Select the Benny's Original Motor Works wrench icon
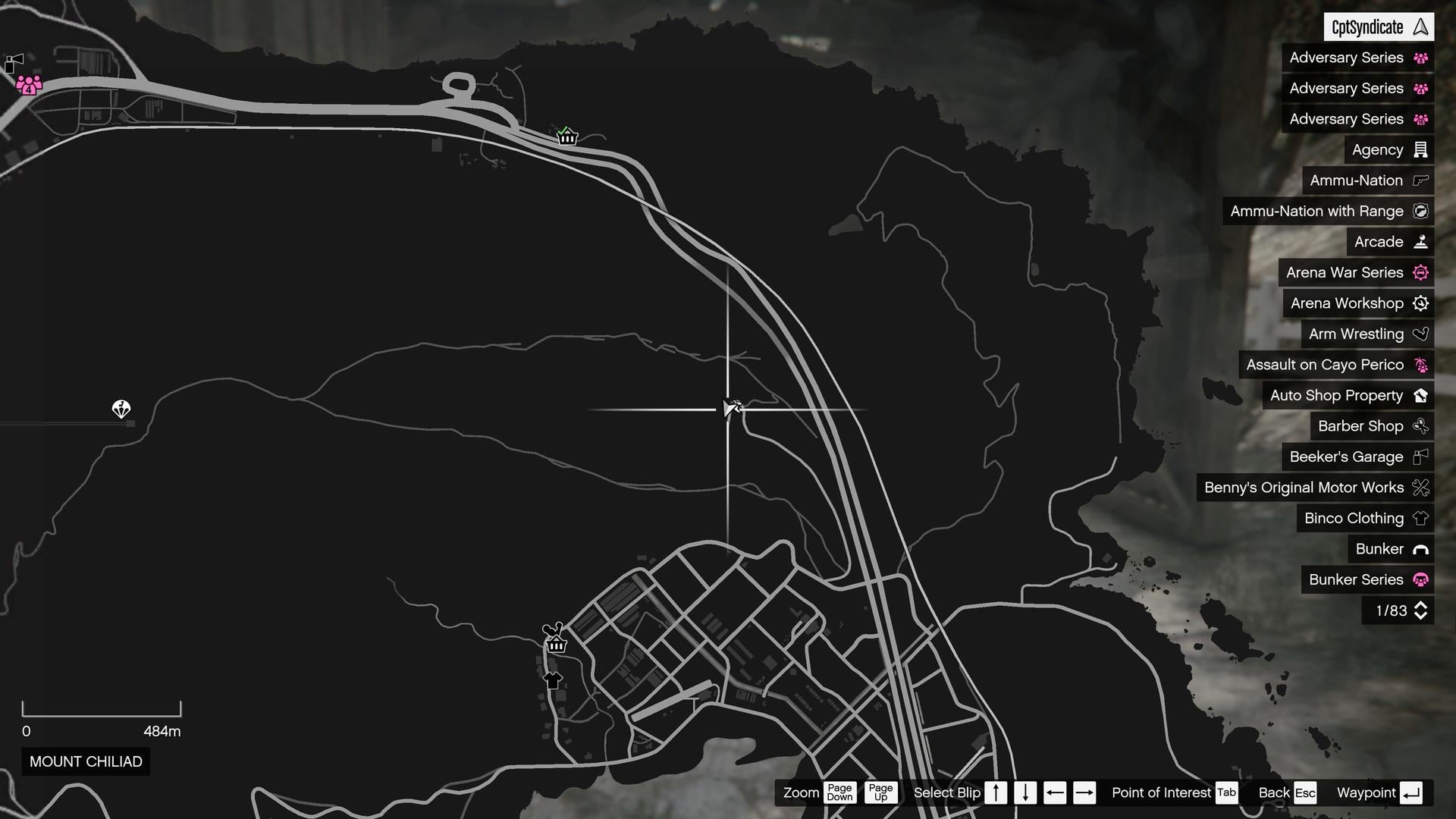 (x=1420, y=488)
